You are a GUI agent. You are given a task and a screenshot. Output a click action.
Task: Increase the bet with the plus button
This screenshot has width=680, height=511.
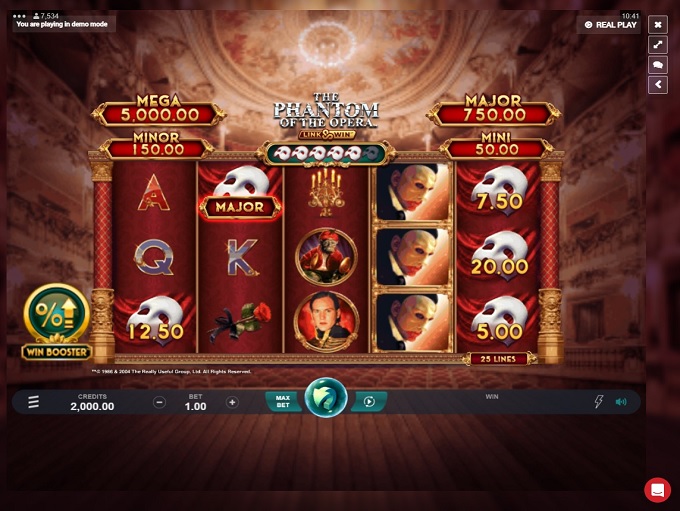pyautogui.click(x=232, y=402)
